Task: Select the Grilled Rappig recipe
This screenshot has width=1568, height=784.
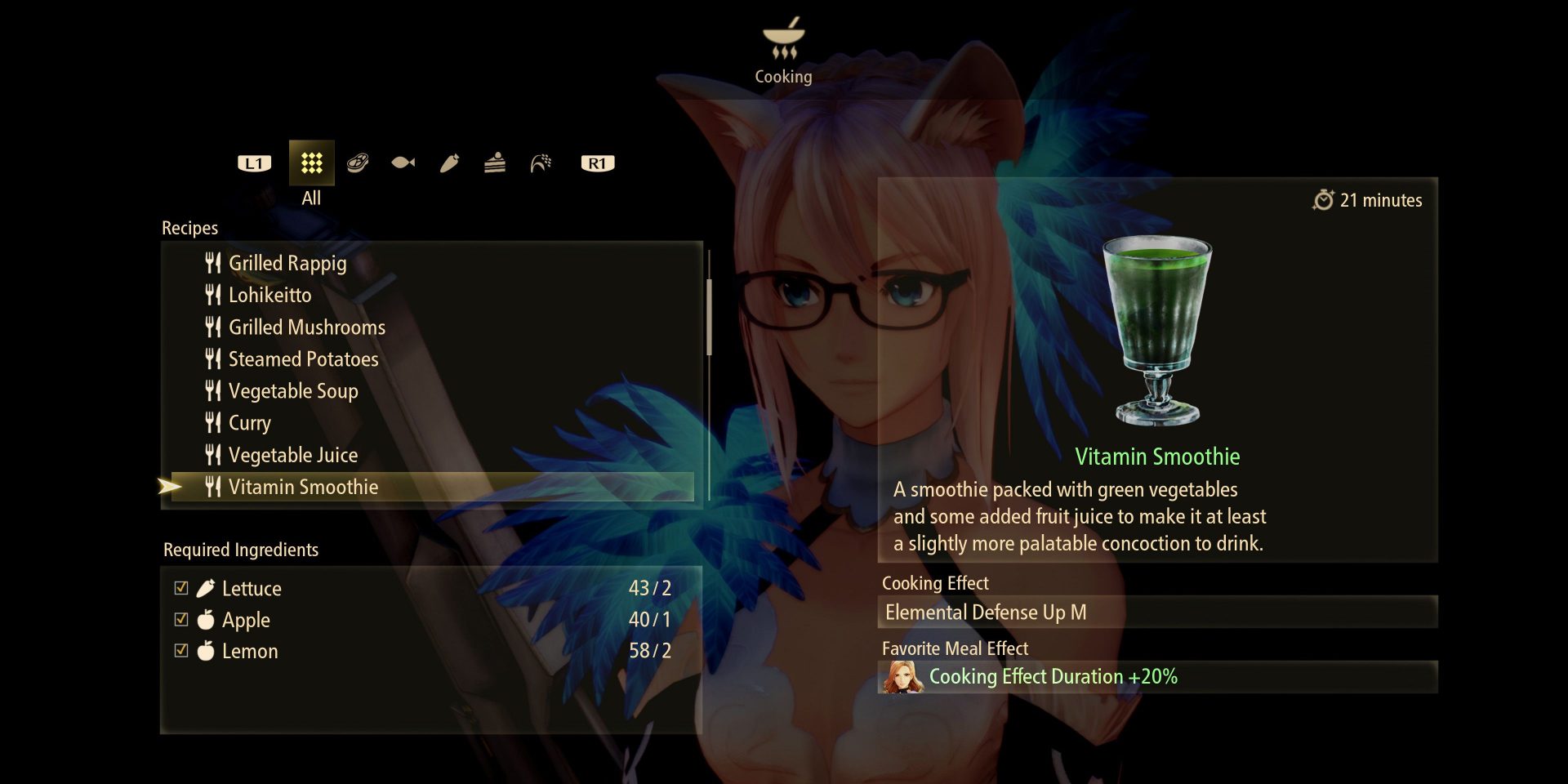Action: pyautogui.click(x=287, y=263)
